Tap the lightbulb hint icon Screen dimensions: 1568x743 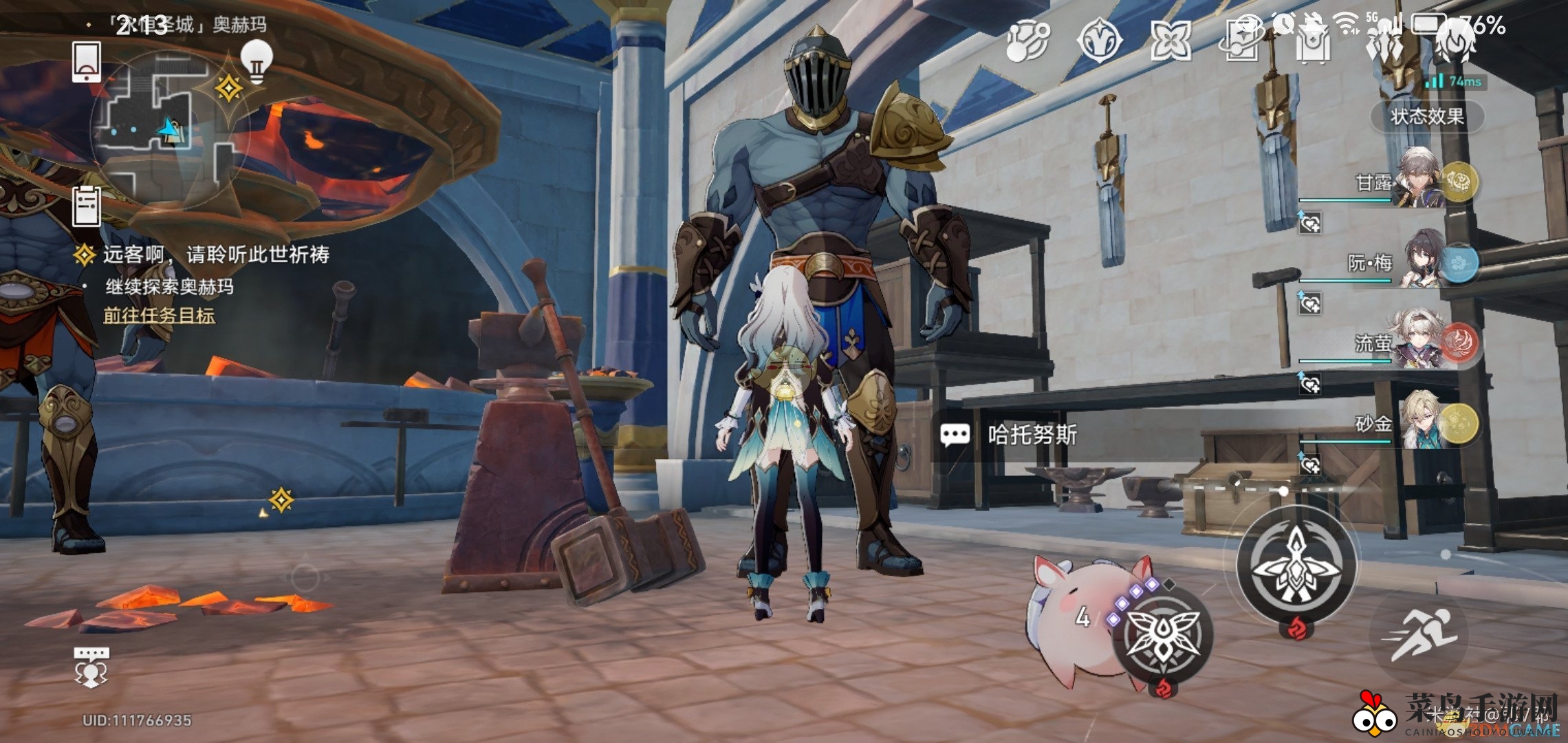257,61
